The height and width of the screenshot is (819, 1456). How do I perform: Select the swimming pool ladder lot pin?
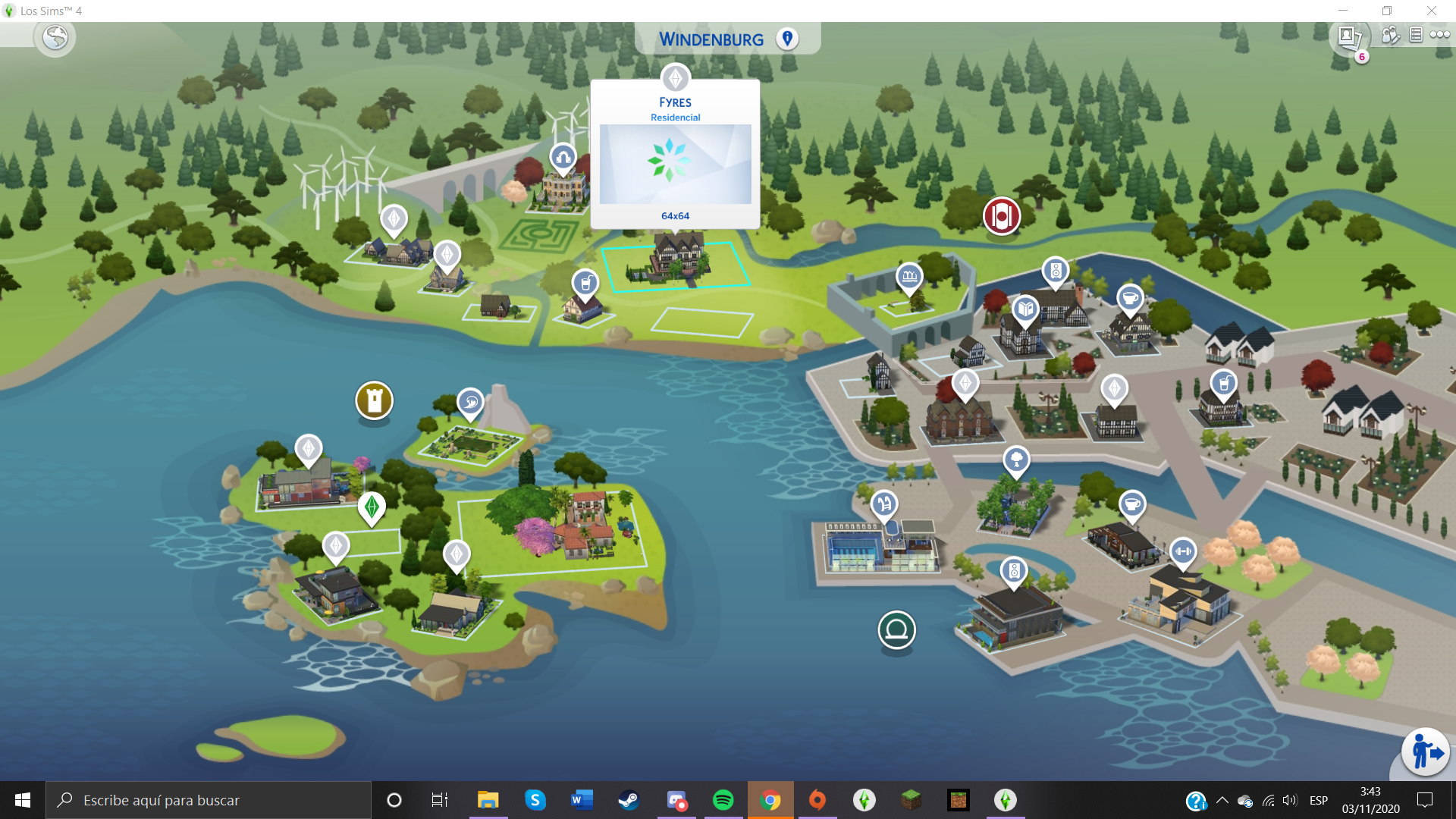click(884, 504)
